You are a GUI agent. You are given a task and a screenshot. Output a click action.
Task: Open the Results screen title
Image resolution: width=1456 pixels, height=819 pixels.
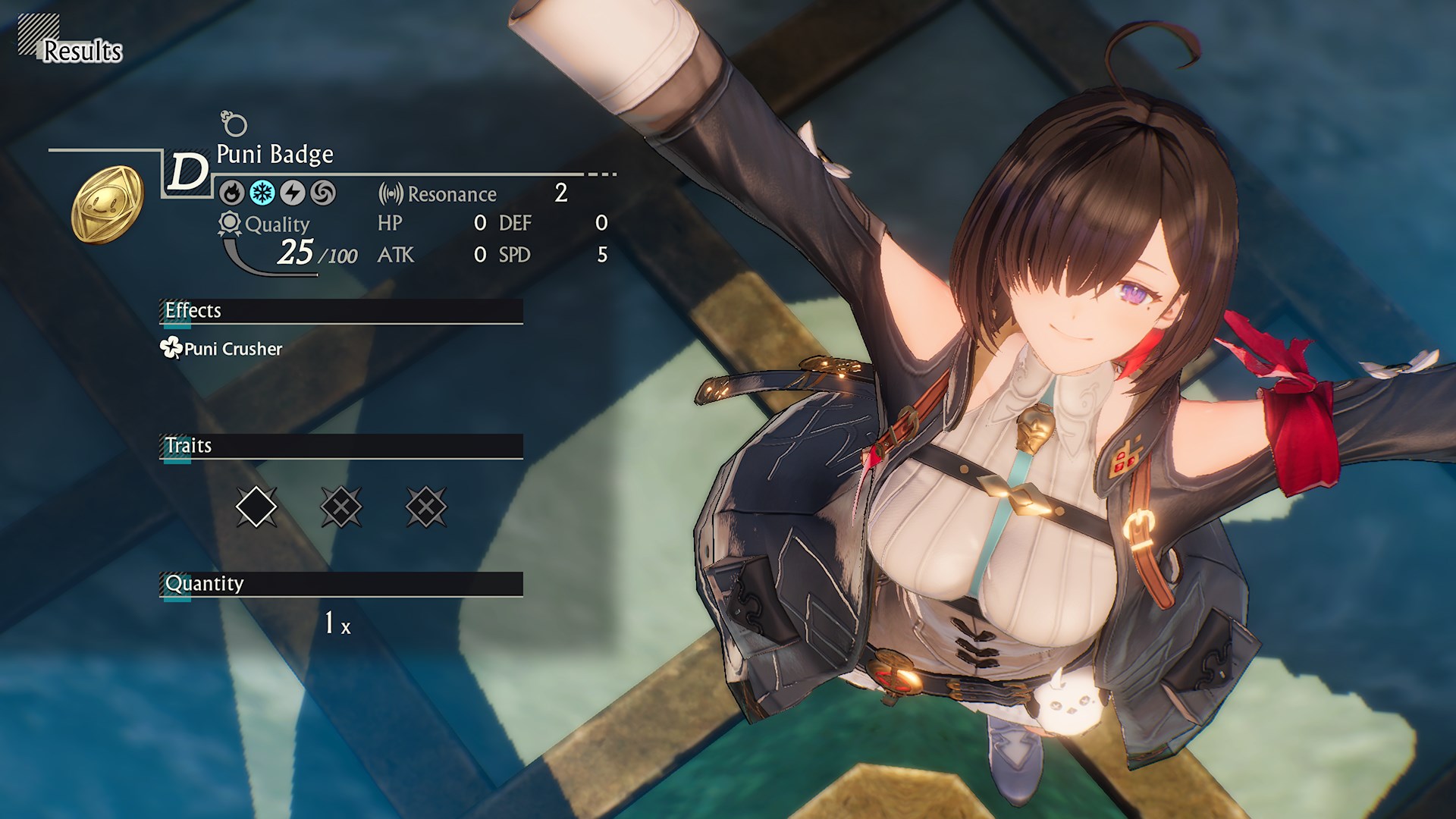pos(82,52)
